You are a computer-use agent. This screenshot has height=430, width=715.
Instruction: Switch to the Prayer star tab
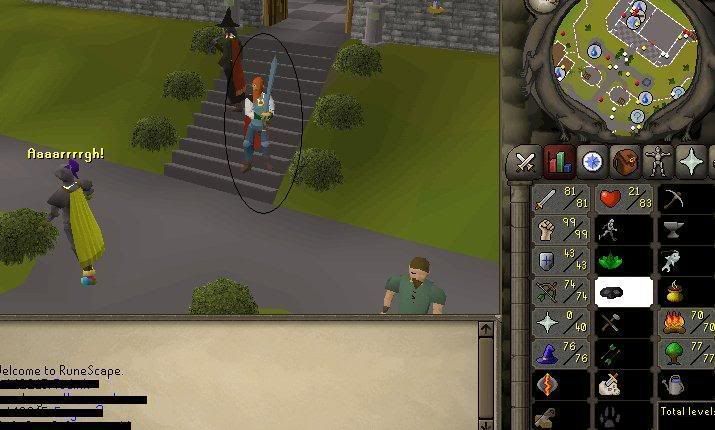click(x=692, y=161)
